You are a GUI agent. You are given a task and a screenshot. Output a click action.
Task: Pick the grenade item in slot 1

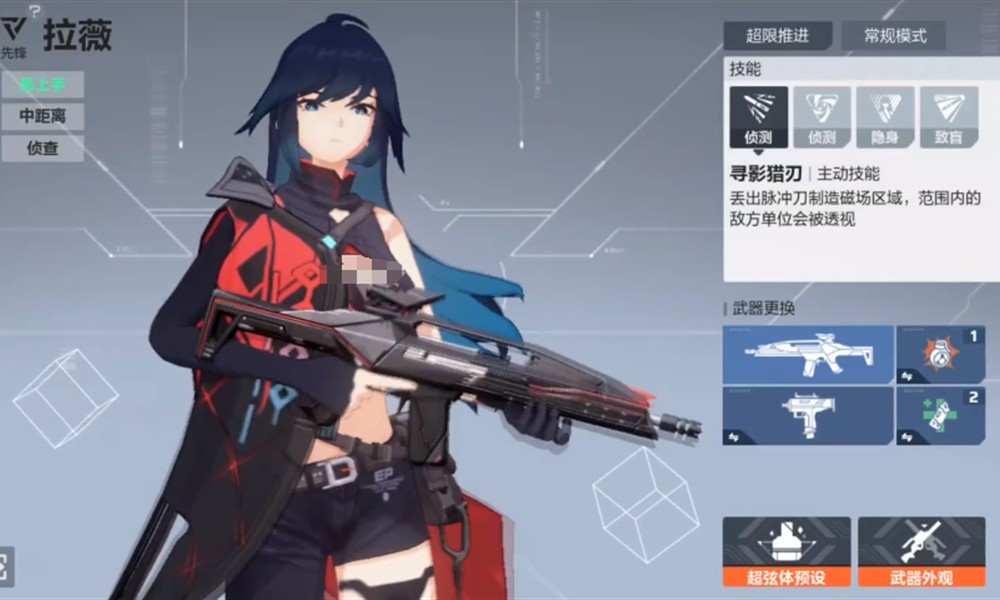pyautogui.click(x=940, y=353)
